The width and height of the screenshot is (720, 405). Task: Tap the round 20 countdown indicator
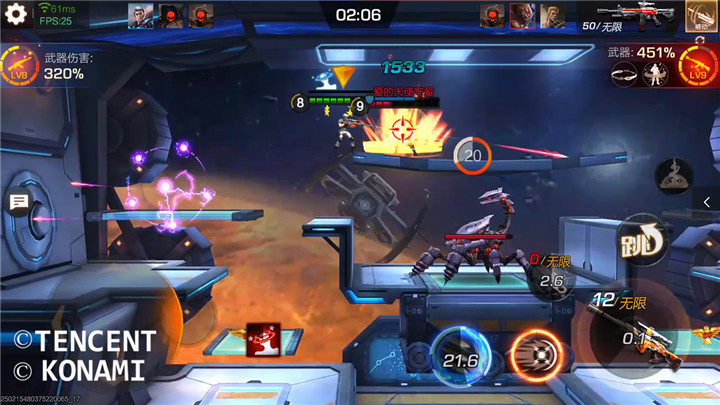click(472, 155)
